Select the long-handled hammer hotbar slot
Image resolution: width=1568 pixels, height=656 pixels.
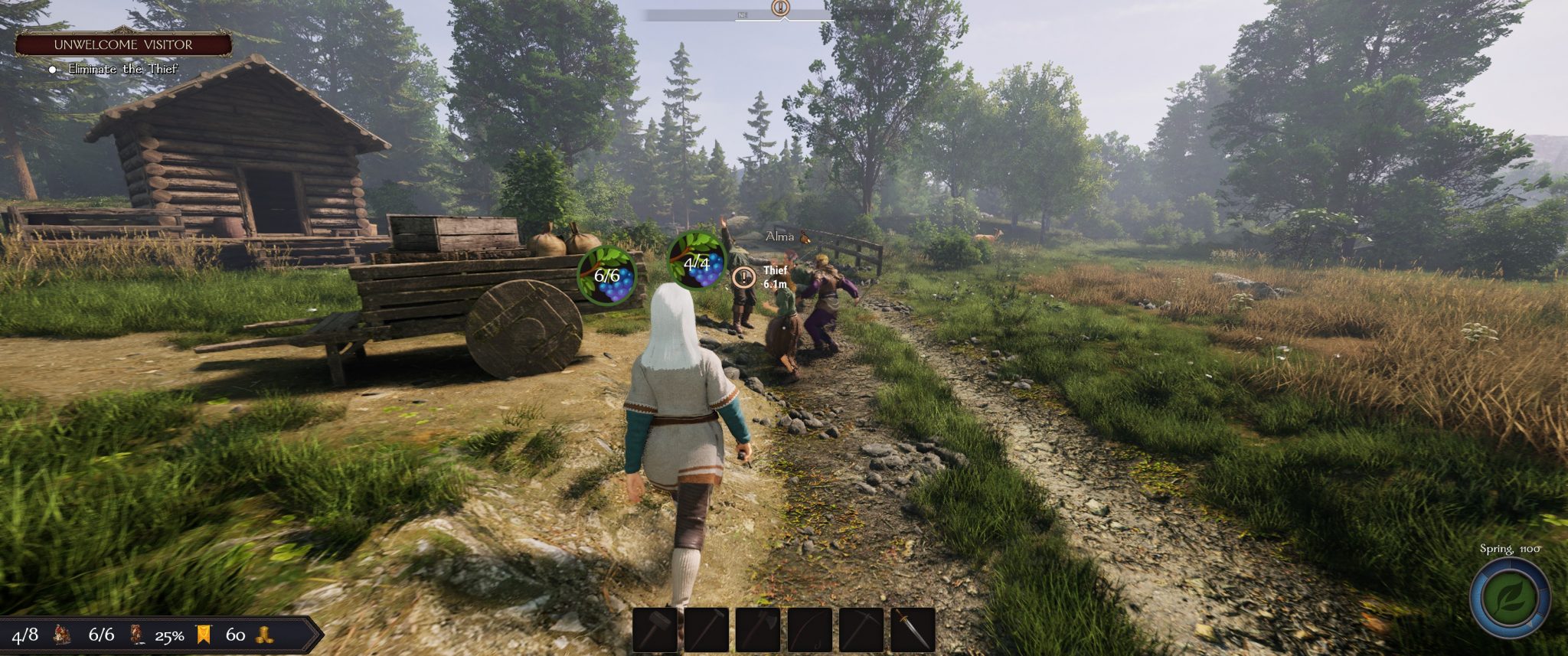[707, 629]
